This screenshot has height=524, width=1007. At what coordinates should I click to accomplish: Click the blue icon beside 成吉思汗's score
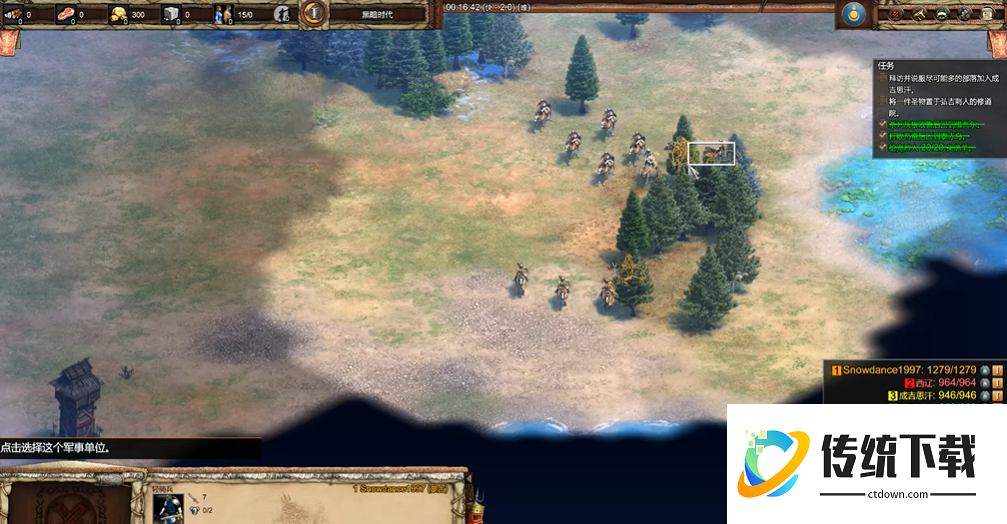[985, 395]
